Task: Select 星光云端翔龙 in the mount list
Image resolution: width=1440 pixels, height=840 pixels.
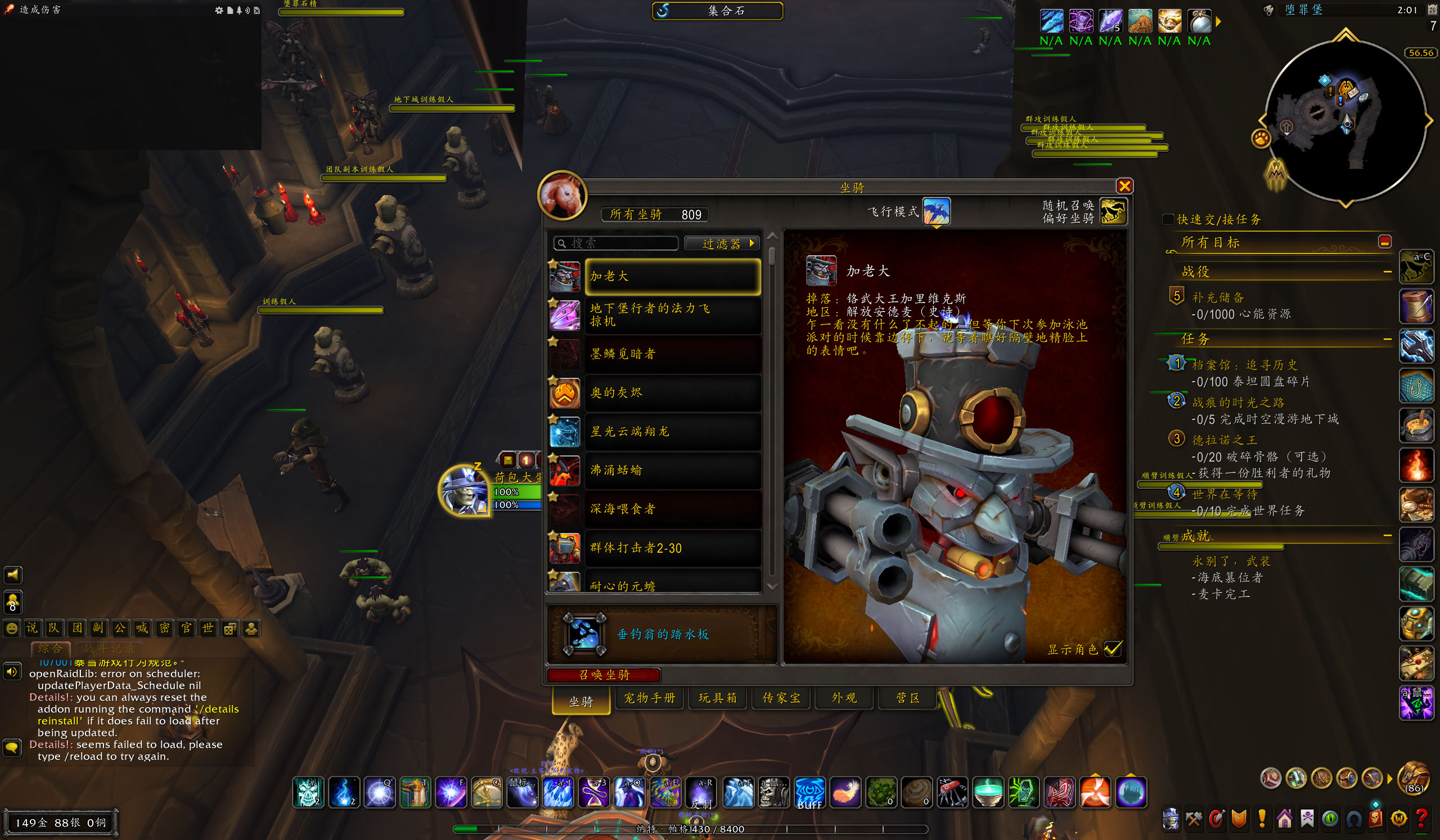Action: [672, 432]
